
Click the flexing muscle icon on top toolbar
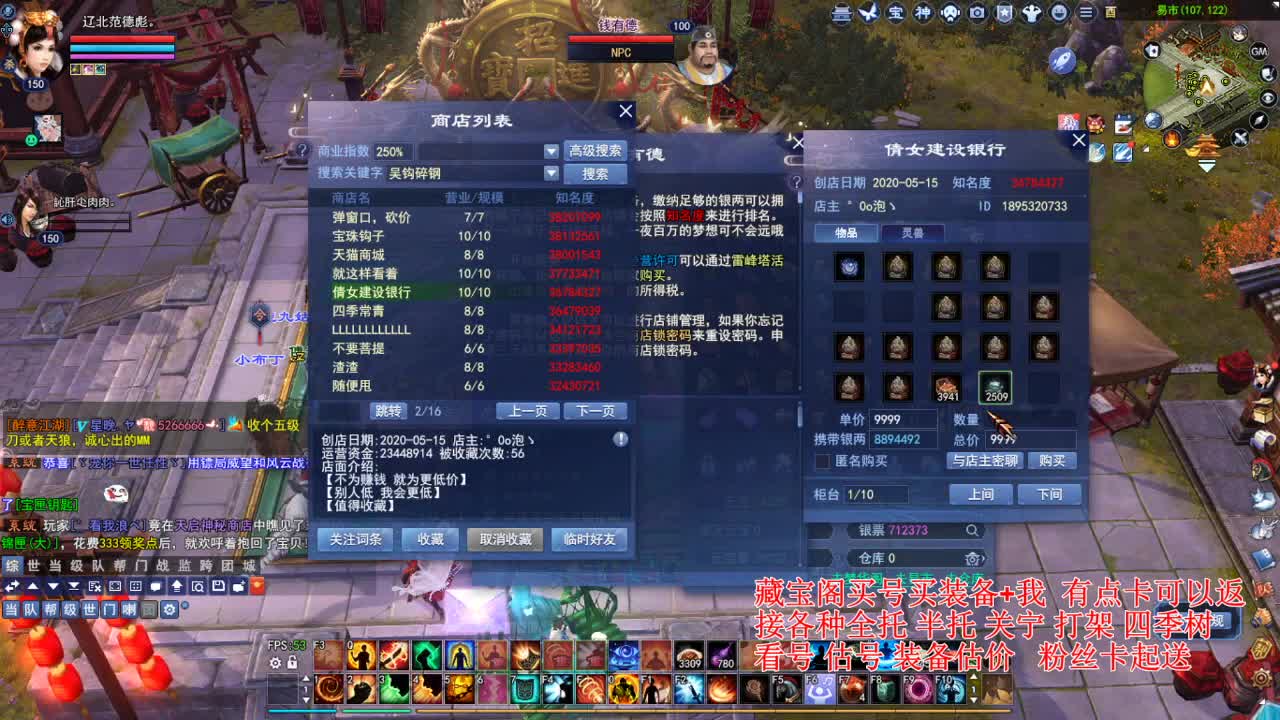click(x=1032, y=13)
